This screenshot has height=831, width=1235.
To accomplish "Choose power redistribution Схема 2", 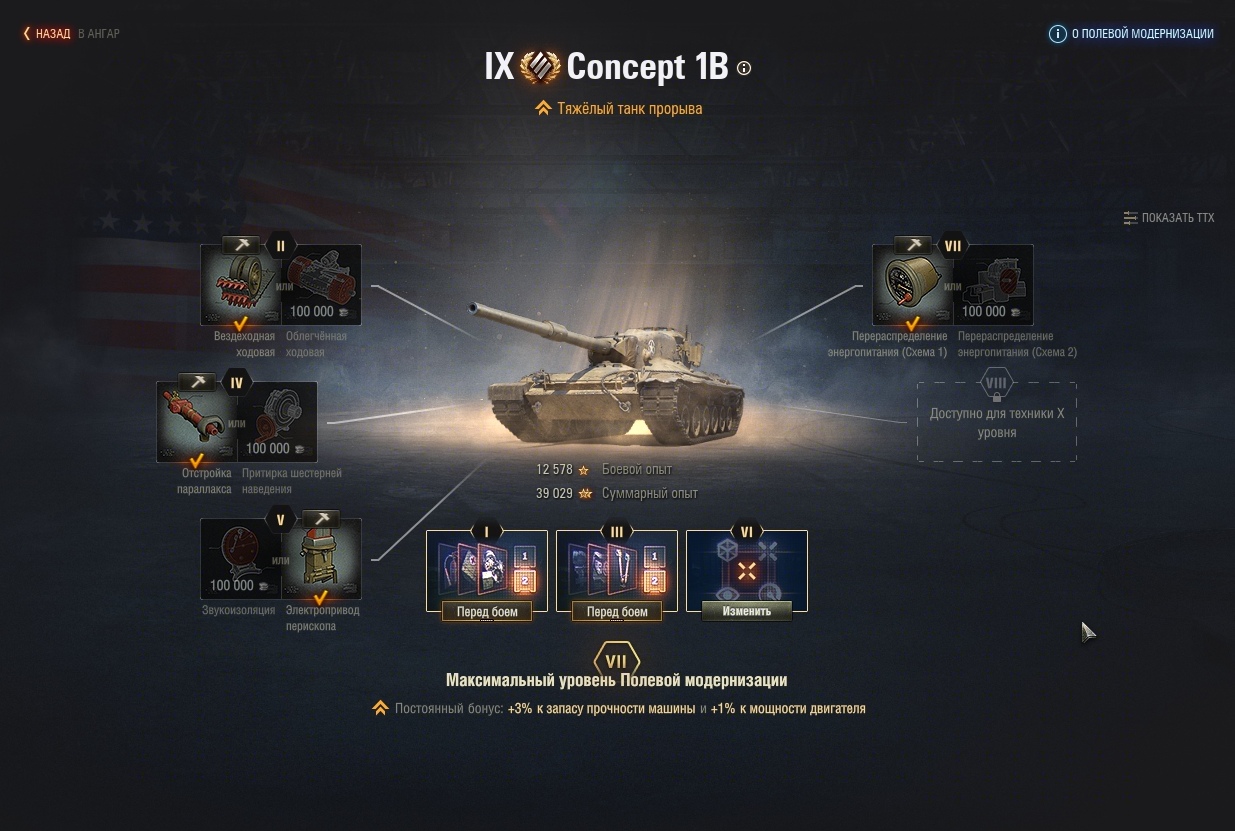I will 993,287.
